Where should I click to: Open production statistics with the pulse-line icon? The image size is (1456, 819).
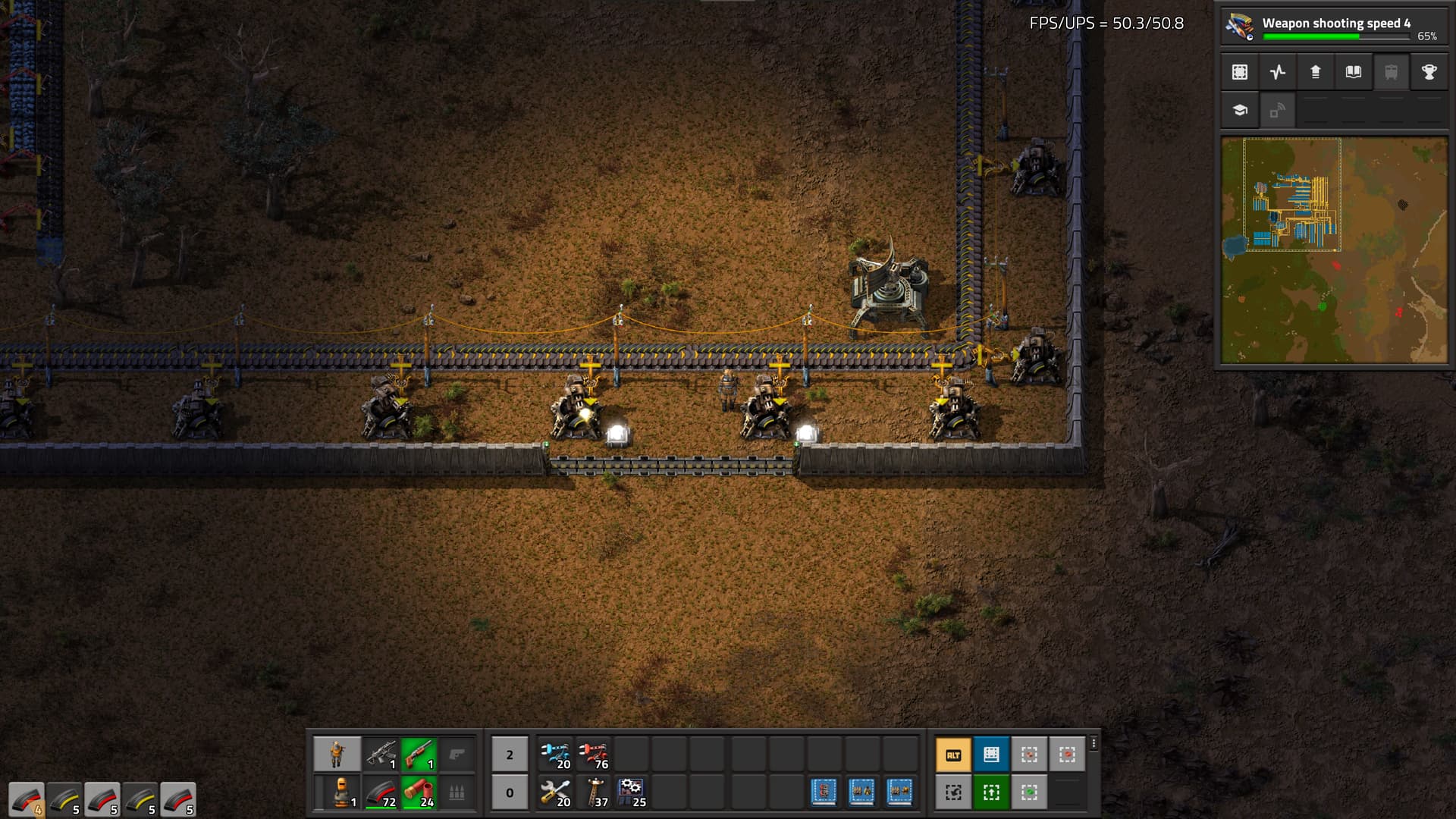point(1278,72)
